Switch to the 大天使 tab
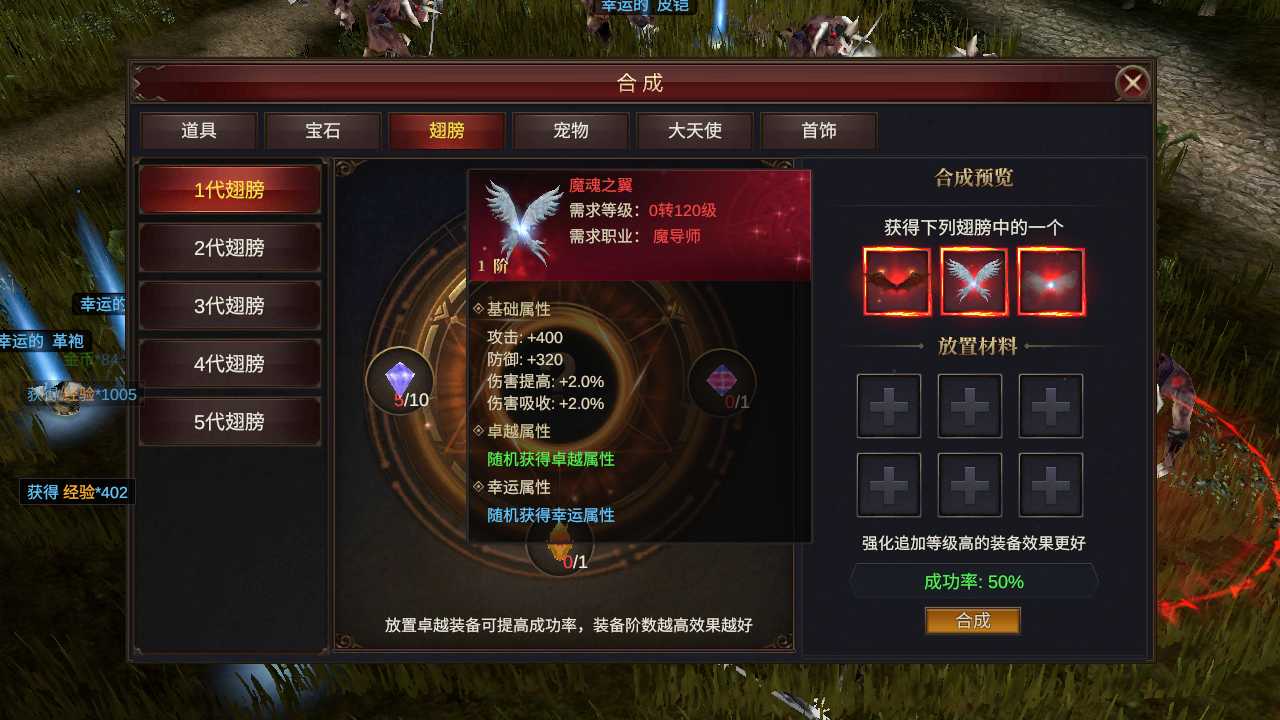This screenshot has width=1280, height=720. tap(695, 130)
